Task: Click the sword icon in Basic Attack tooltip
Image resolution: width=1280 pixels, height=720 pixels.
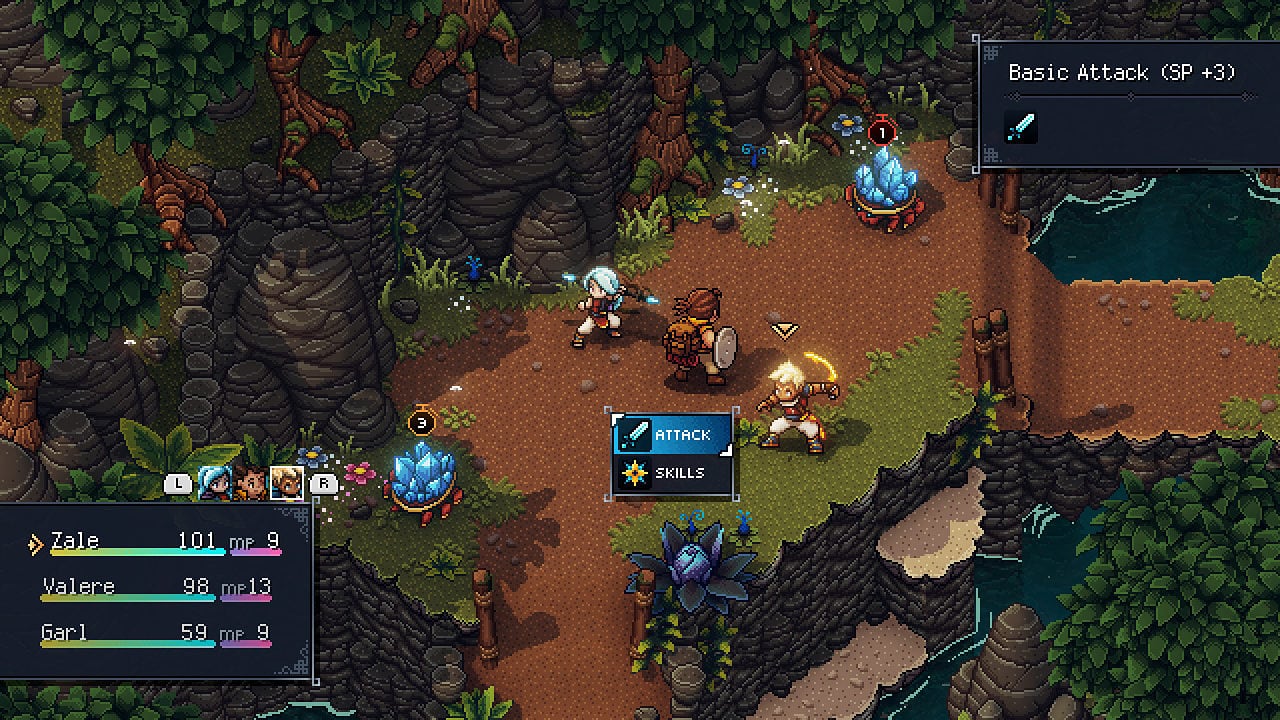Action: click(x=1022, y=127)
